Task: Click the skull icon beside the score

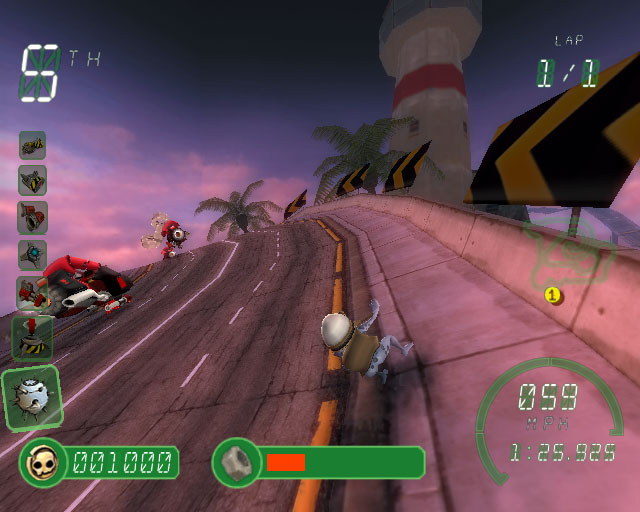Action: [x=43, y=462]
